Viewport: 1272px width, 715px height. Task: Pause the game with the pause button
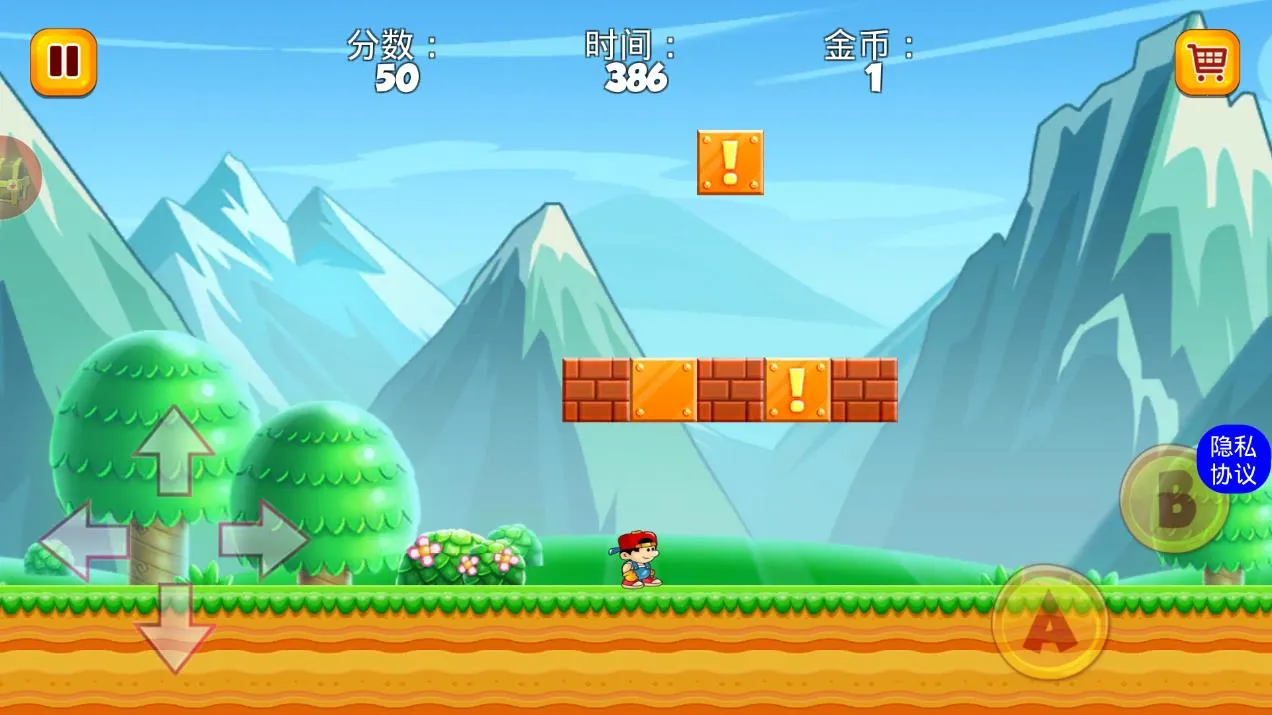coord(63,62)
